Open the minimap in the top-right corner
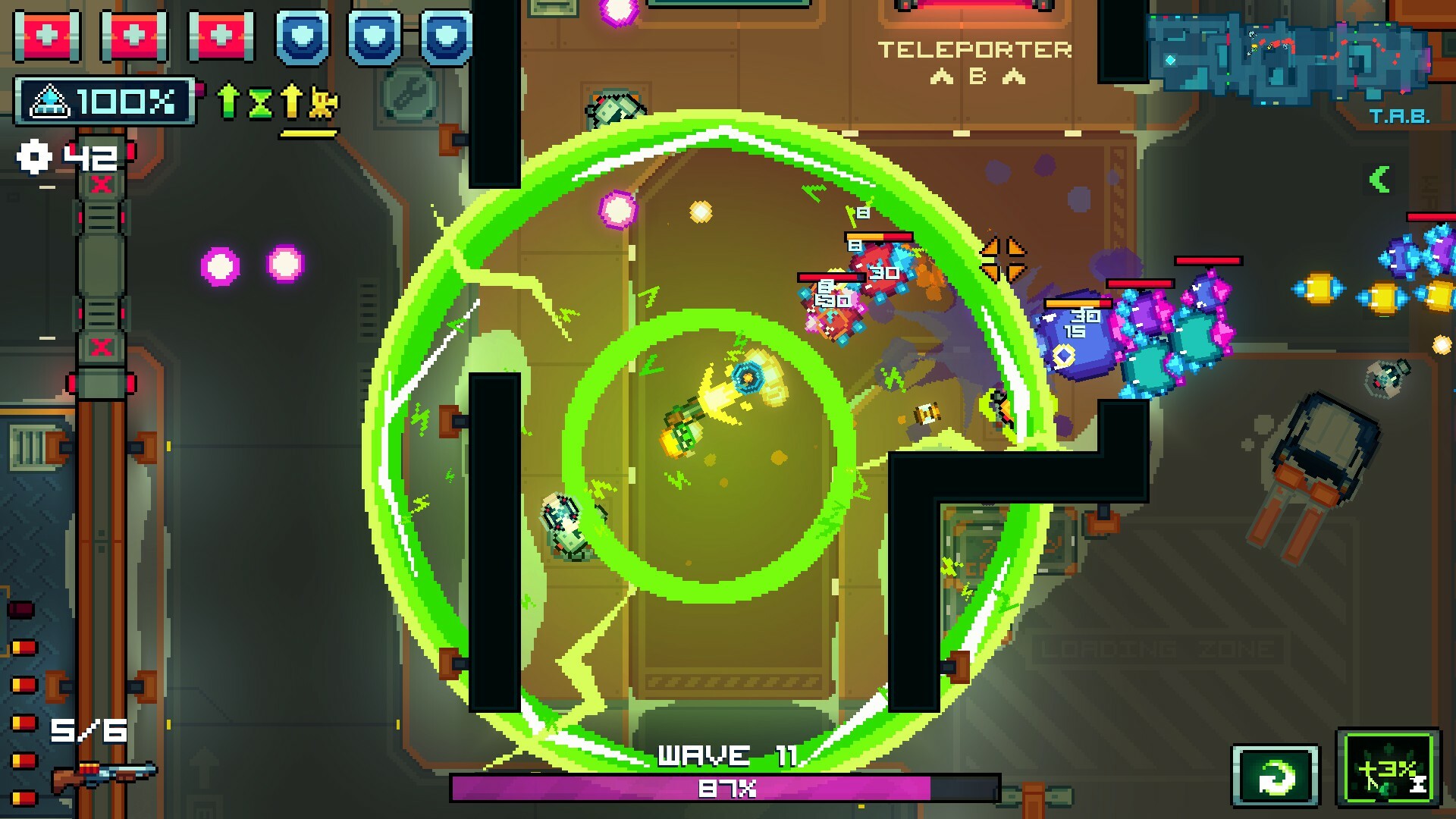This screenshot has width=1456, height=819. click(1289, 57)
